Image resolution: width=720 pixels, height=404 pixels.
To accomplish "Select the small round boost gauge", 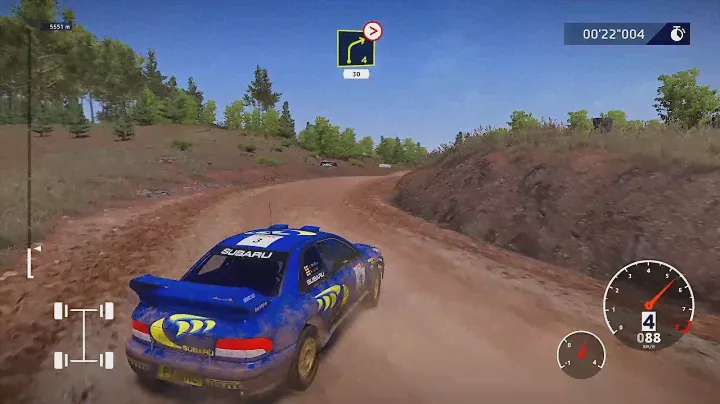I will coord(581,354).
